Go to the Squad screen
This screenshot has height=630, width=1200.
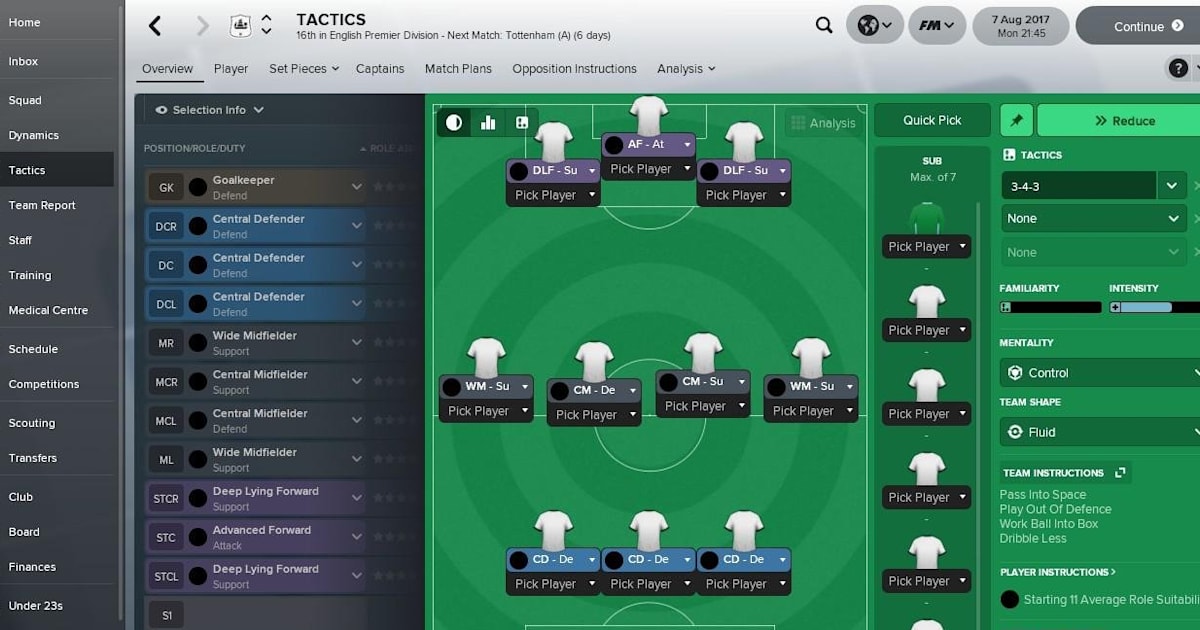26,100
